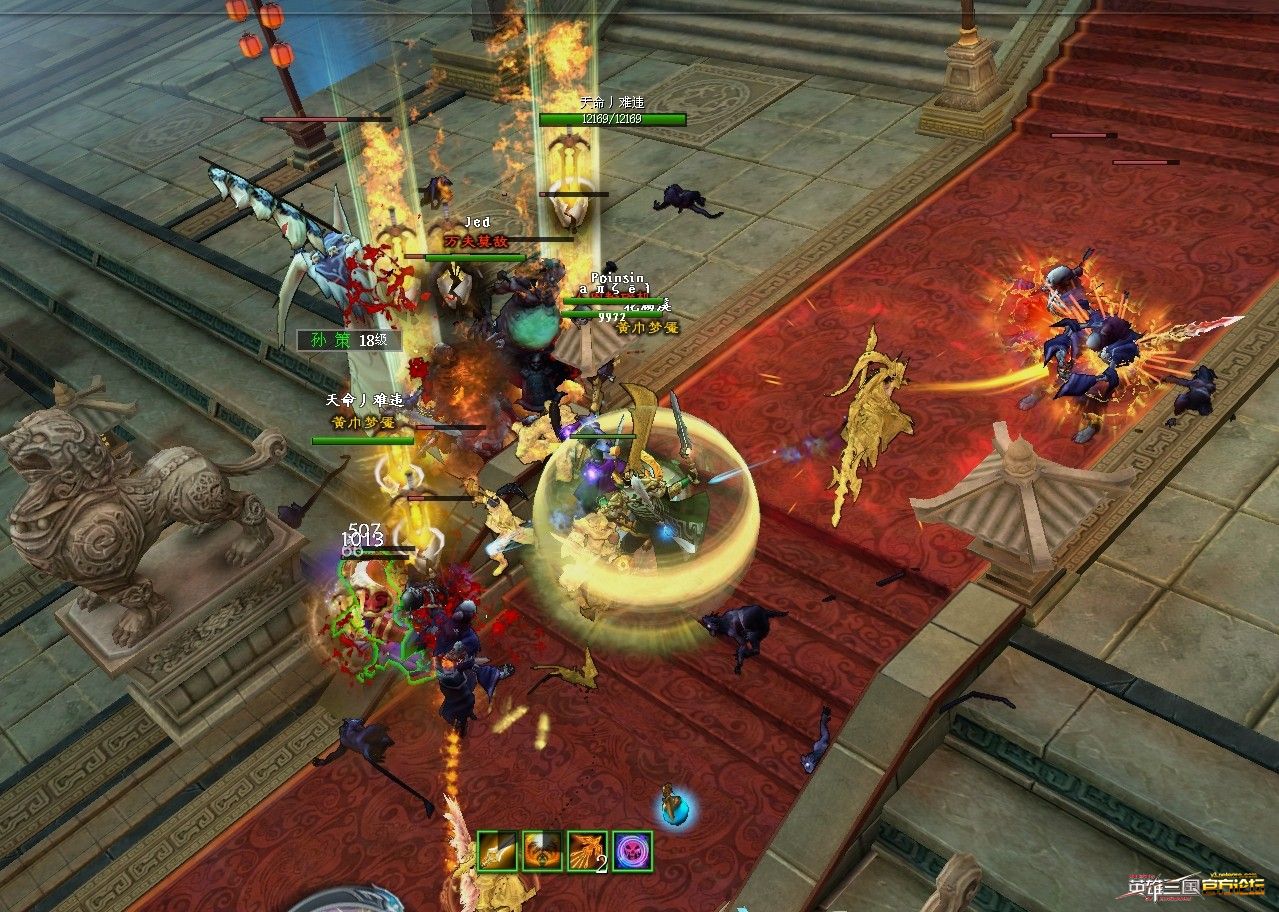Use the golden phoenix ability icon
Screen dimensions: 1279x912
click(587, 851)
